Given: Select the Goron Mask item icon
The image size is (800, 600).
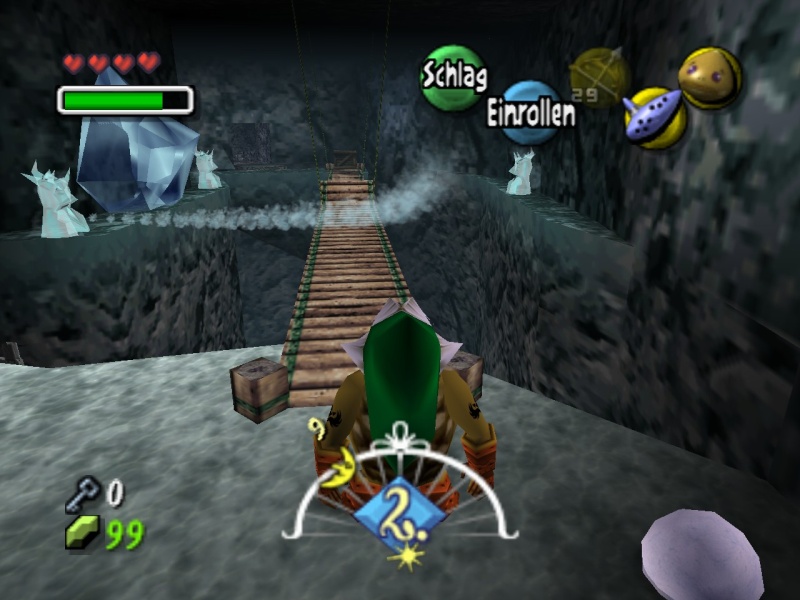Looking at the screenshot, I should (x=710, y=77).
